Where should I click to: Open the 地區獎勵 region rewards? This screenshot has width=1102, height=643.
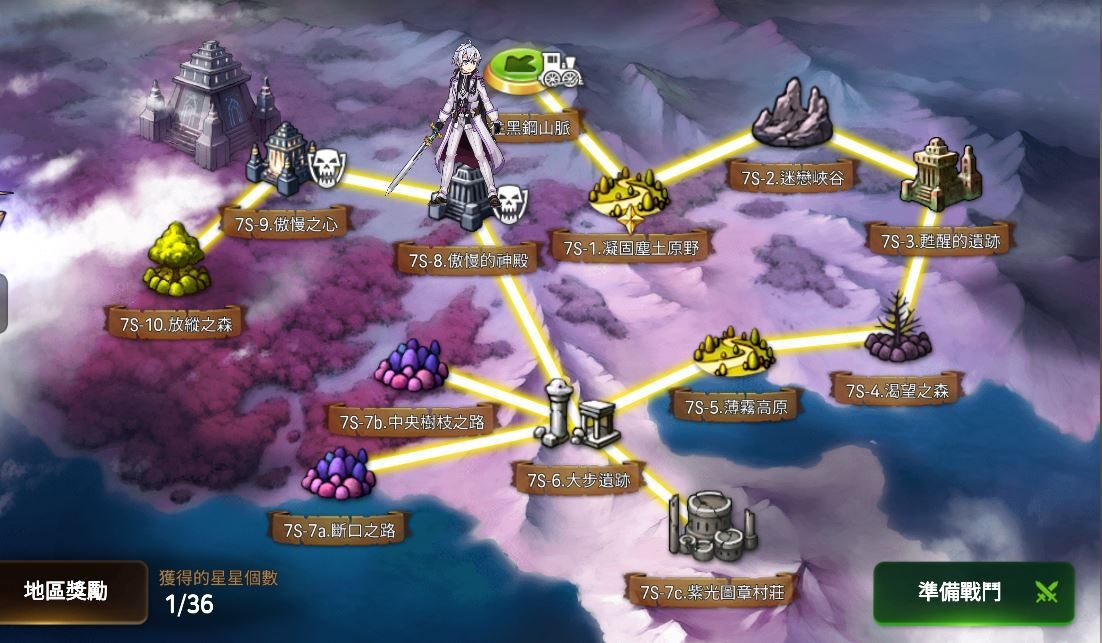click(67, 591)
